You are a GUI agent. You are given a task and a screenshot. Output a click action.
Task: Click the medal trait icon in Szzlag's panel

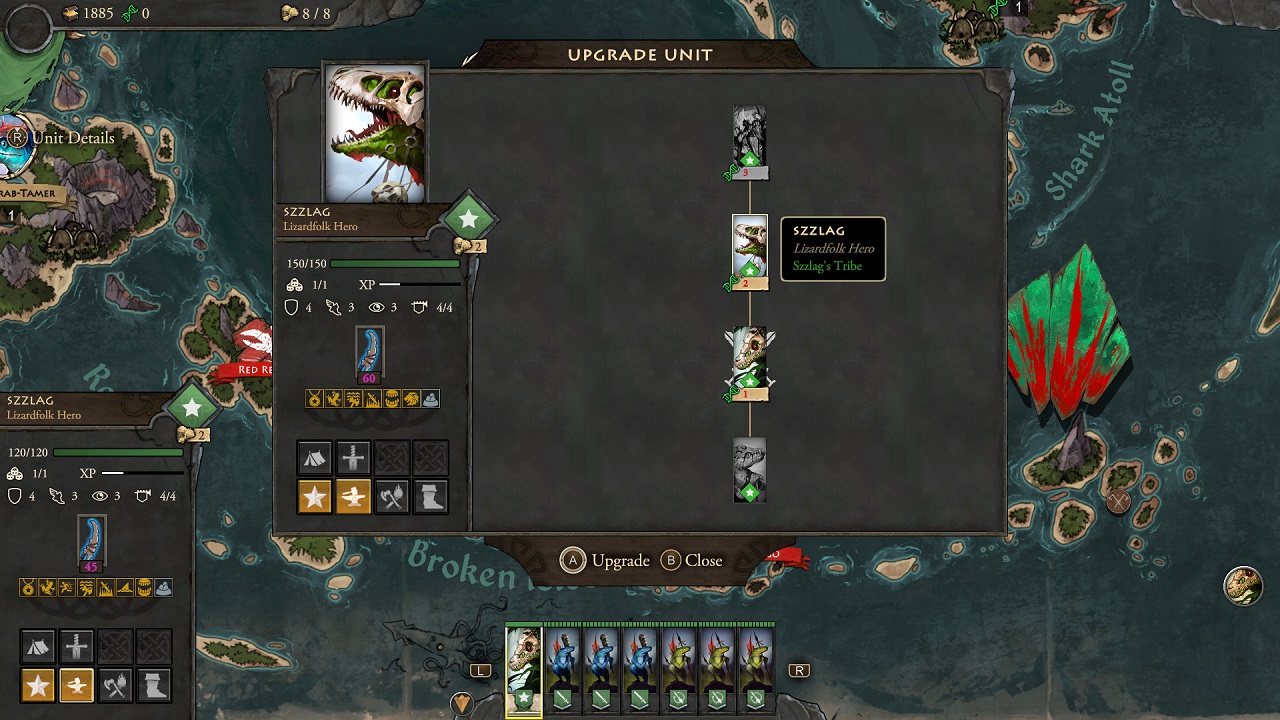[x=313, y=398]
